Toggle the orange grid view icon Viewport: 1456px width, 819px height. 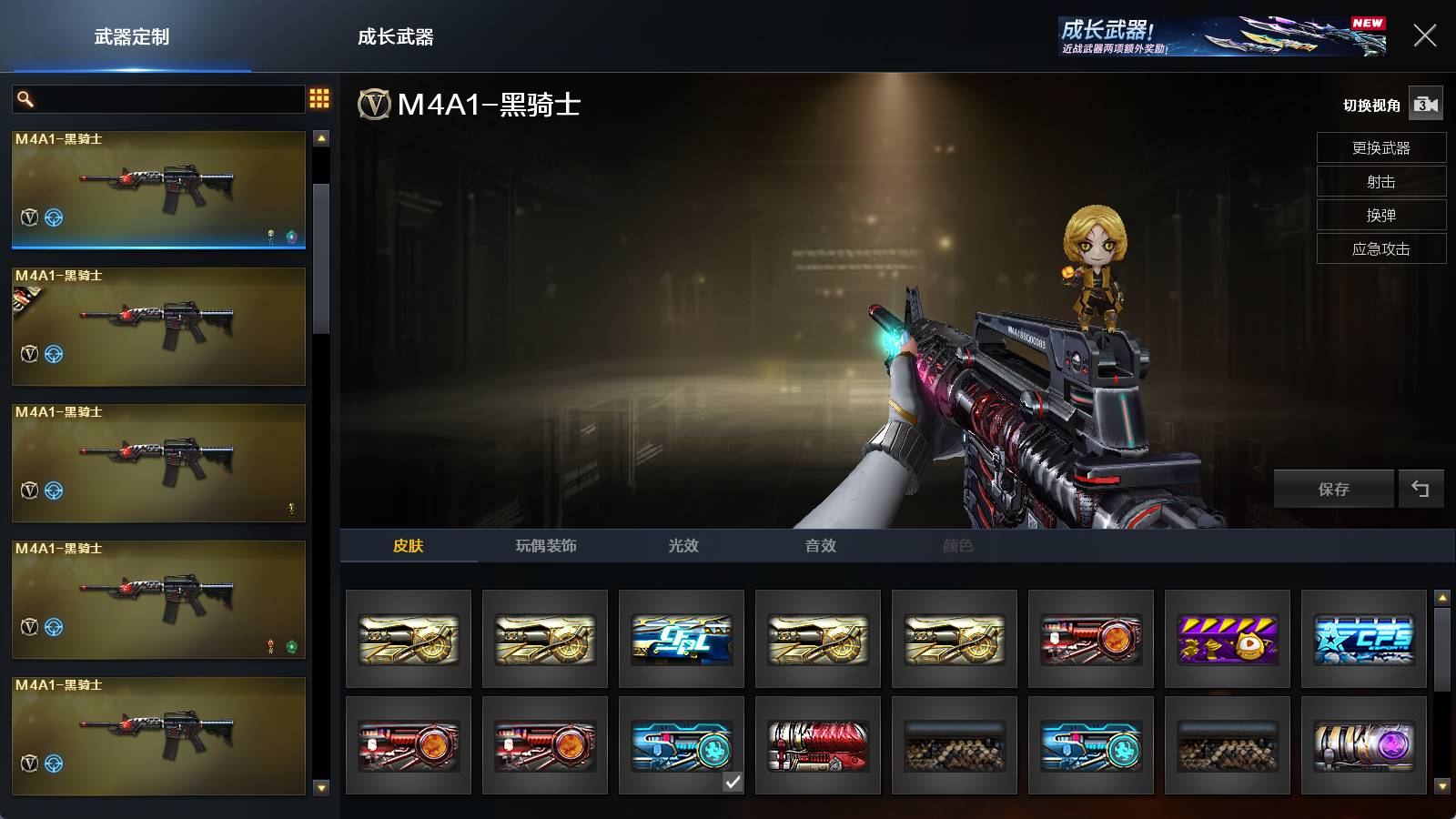pos(319,98)
